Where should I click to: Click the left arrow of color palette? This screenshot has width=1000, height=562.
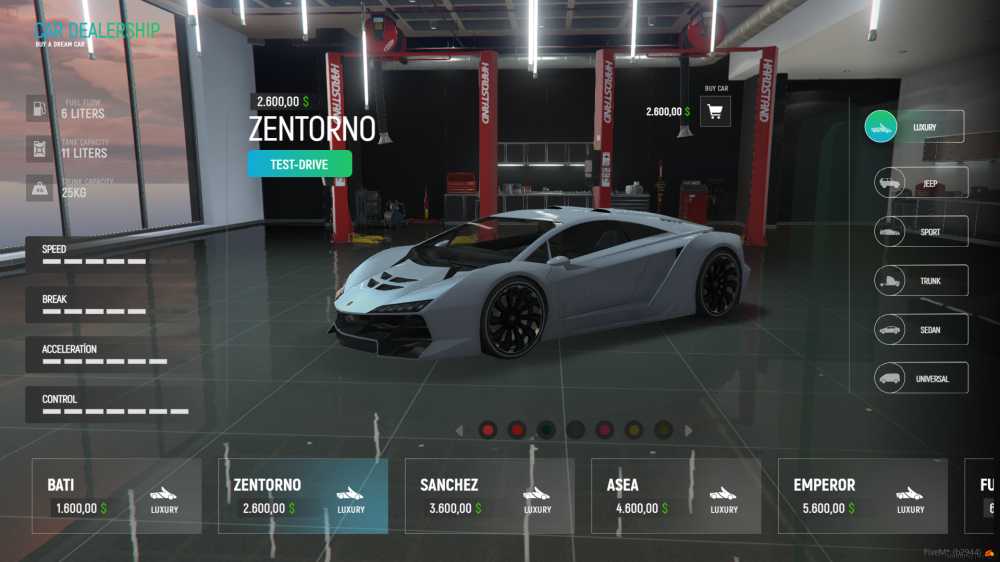tap(459, 431)
